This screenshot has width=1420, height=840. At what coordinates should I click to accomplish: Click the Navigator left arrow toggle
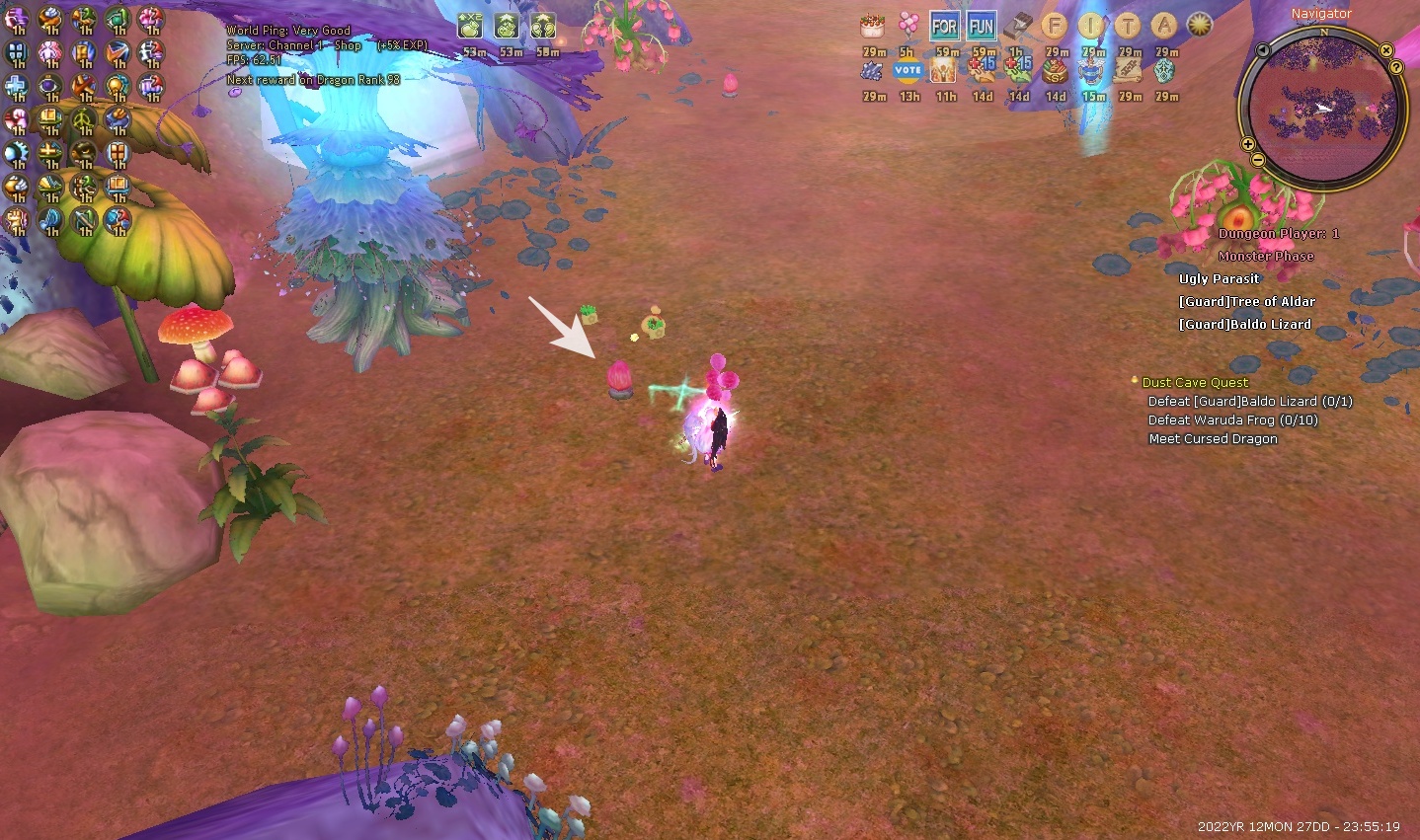pyautogui.click(x=1263, y=49)
